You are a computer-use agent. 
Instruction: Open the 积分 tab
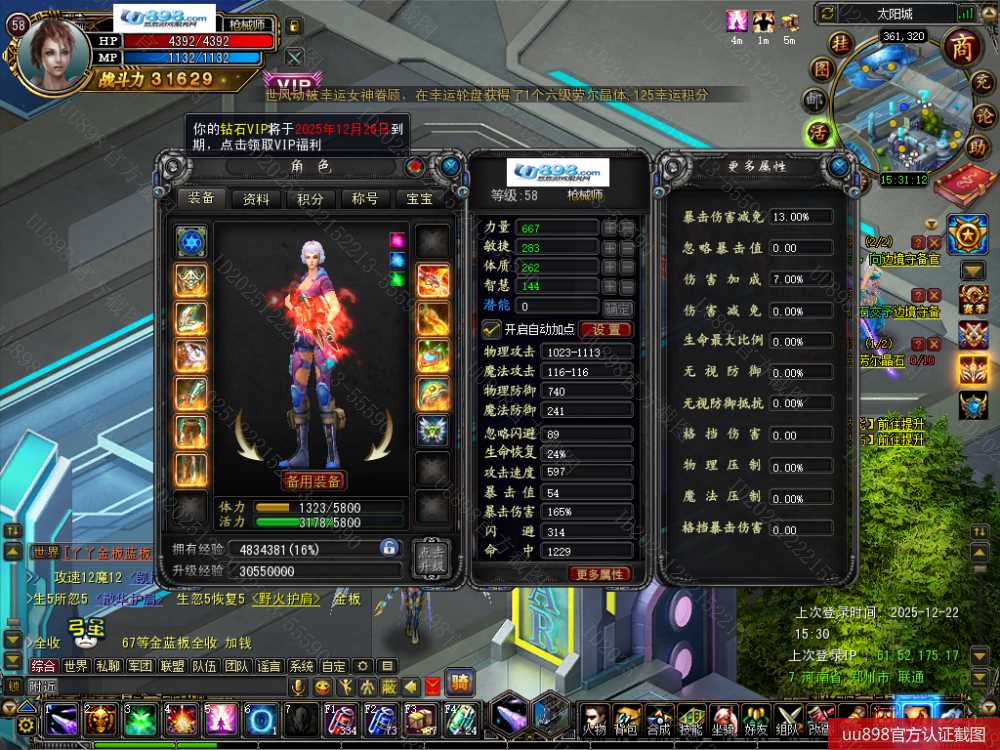point(311,199)
